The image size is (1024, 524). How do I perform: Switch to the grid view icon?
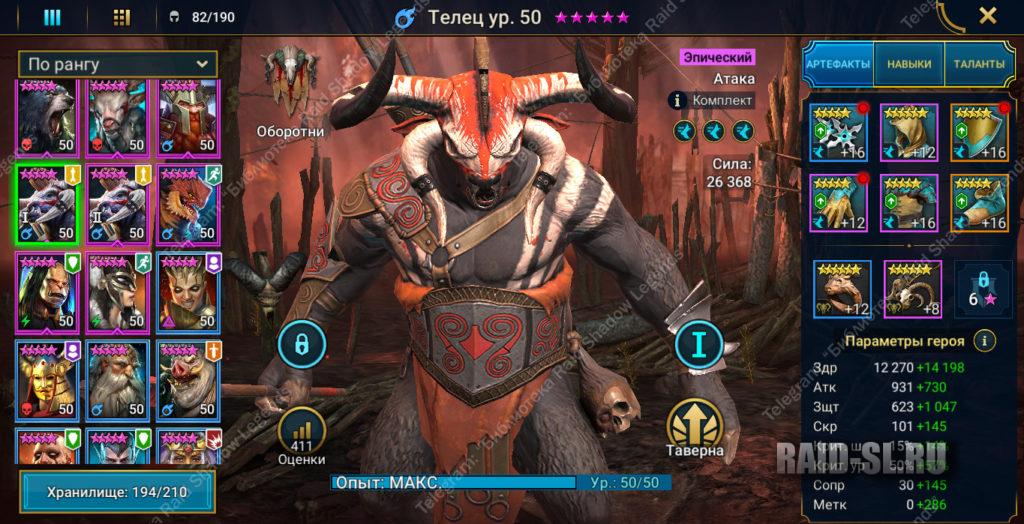[x=122, y=17]
